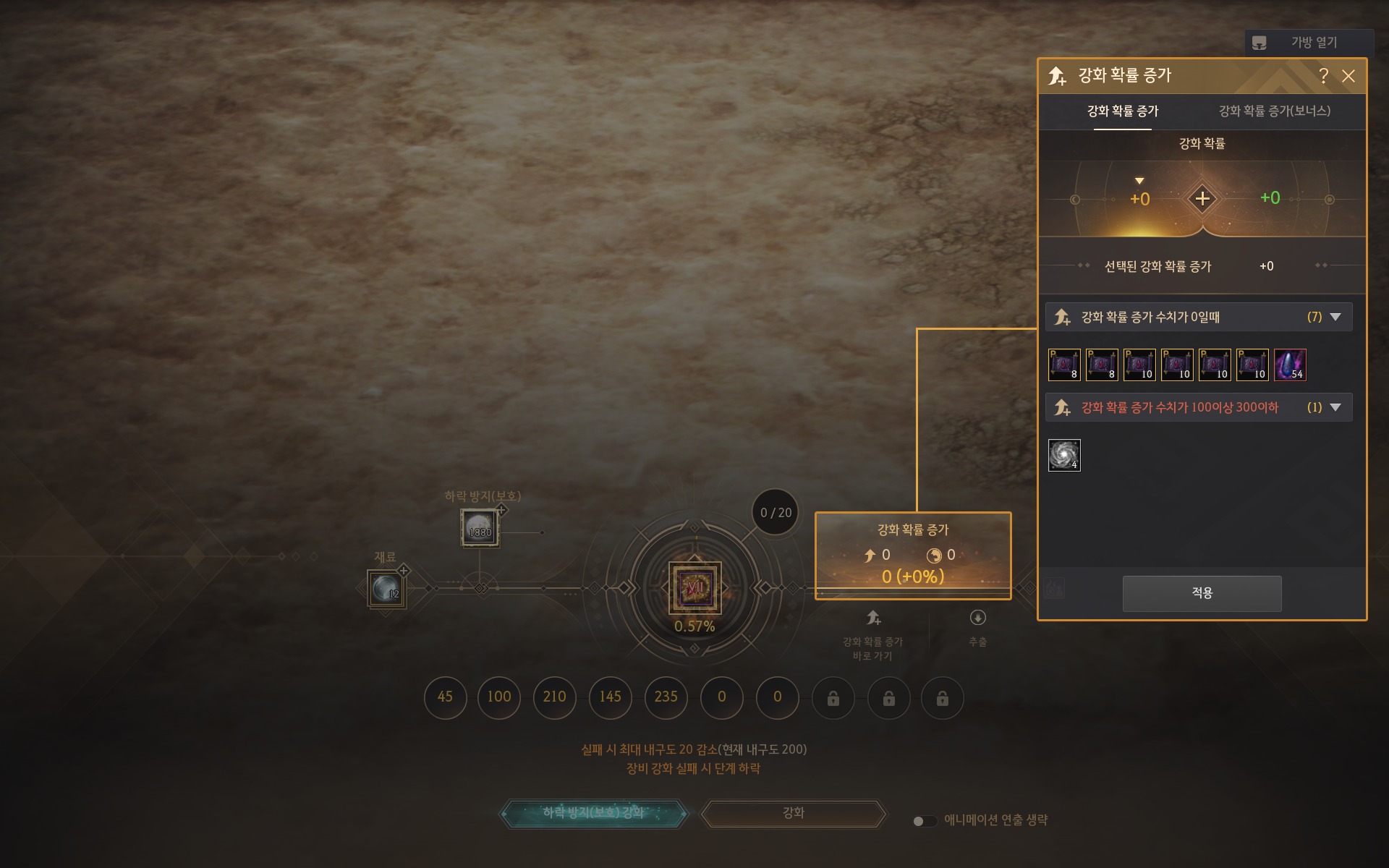Choose the round preset button labeled 235
Screen dimensions: 1389x868
tap(666, 697)
